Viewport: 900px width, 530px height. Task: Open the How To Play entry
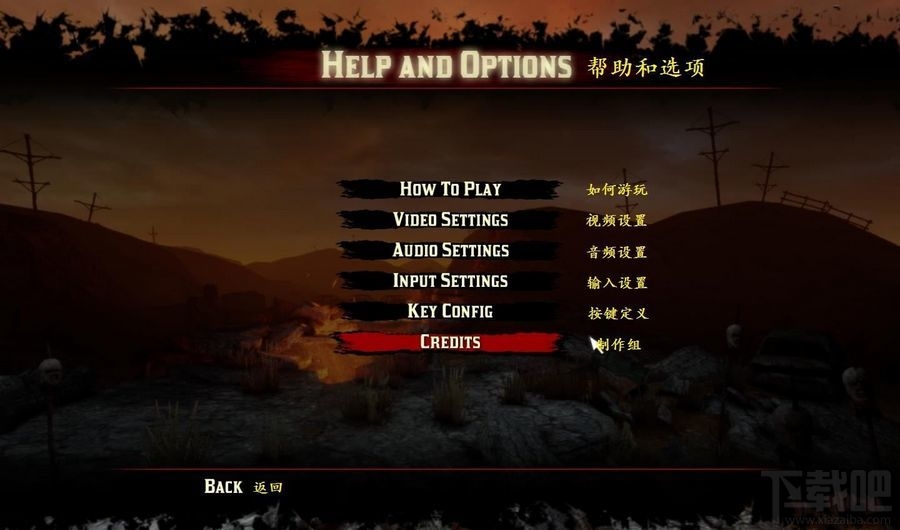tap(450, 189)
